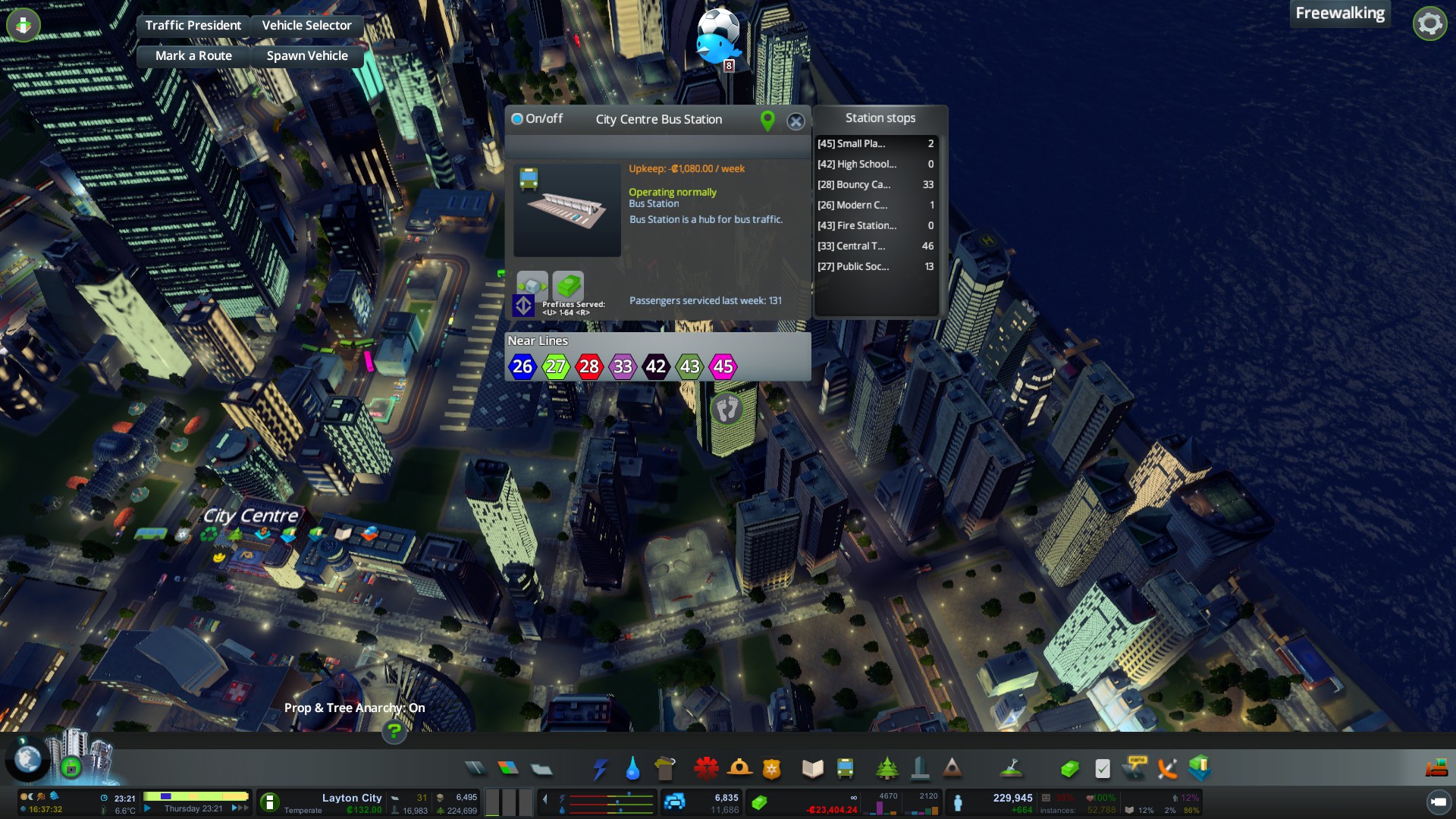Click the green location pin icon
Screen dimensions: 1456x819
pos(767,121)
